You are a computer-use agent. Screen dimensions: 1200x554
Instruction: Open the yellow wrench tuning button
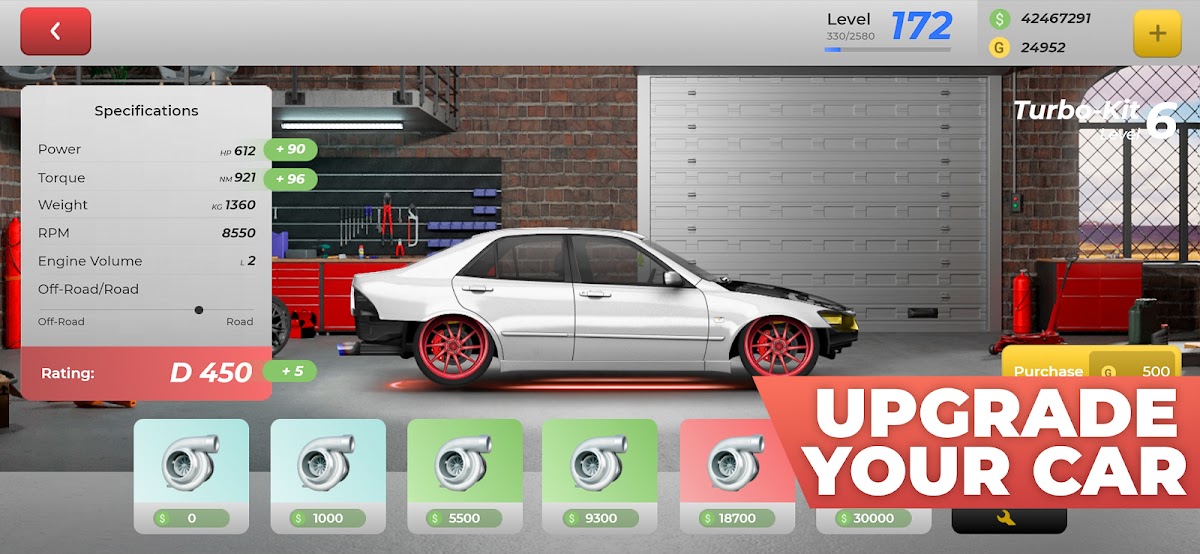click(x=1008, y=518)
